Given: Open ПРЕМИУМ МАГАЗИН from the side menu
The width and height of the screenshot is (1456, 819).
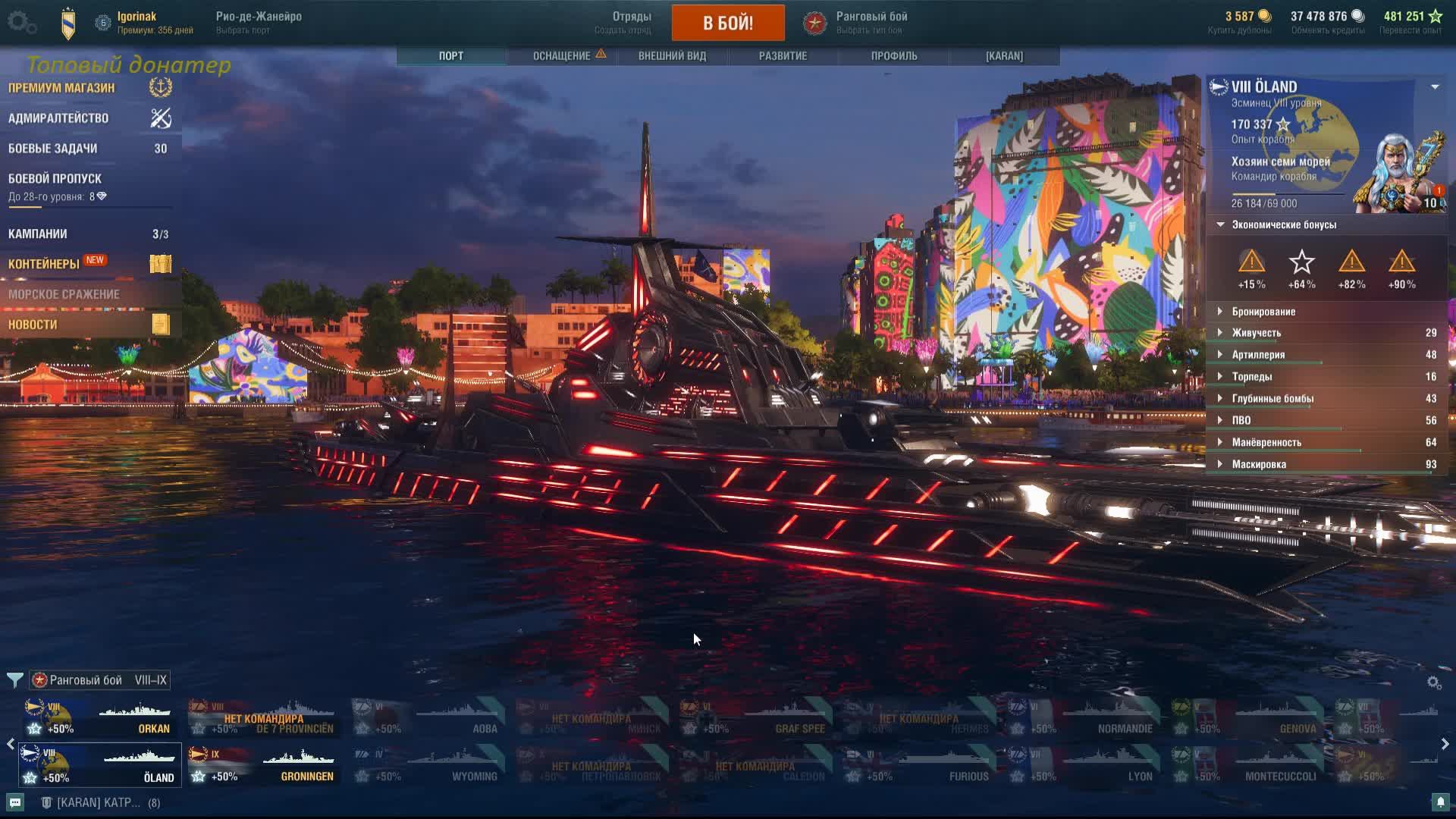Looking at the screenshot, I should (62, 88).
